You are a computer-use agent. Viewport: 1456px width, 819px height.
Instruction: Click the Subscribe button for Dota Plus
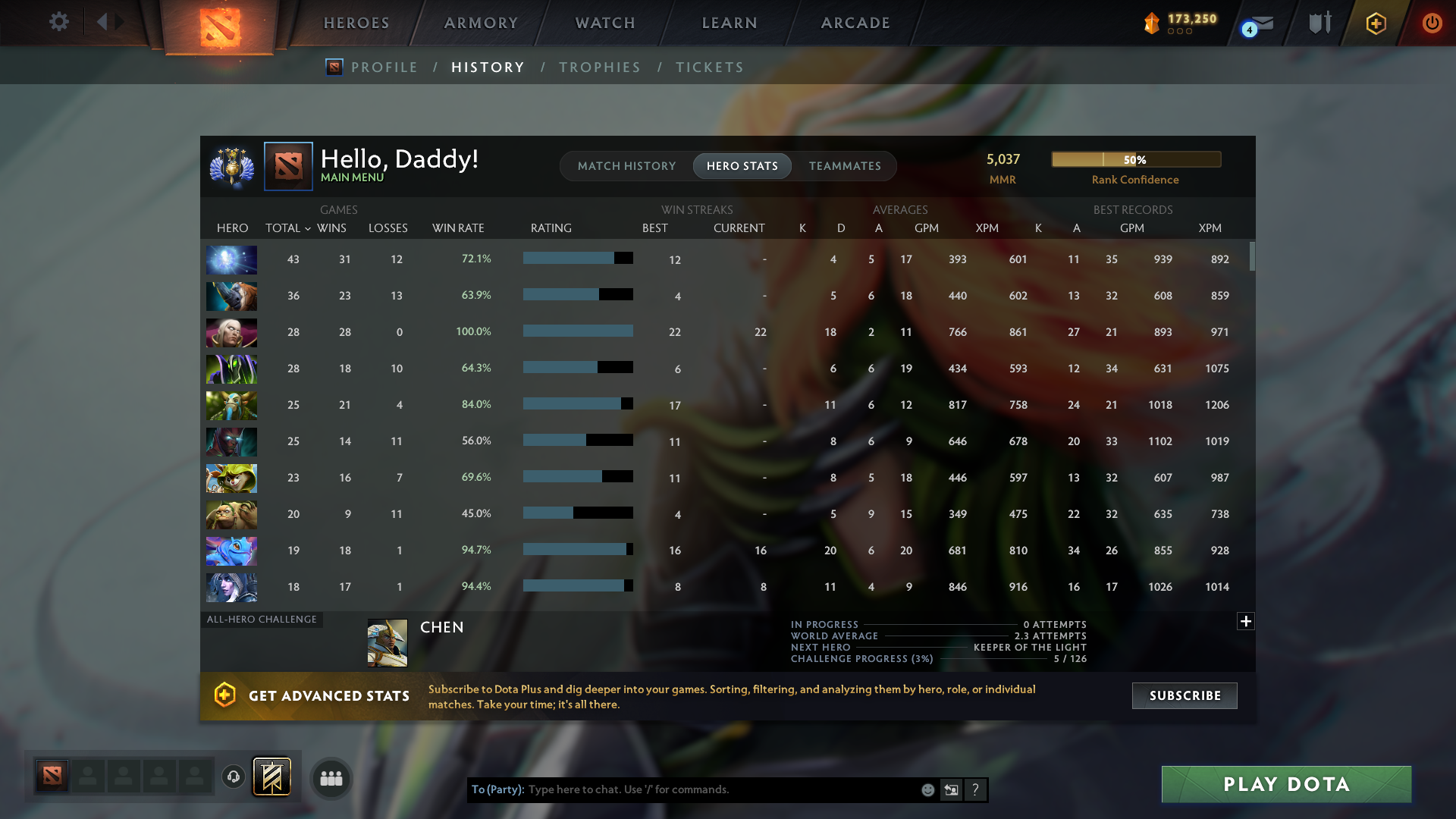[1184, 695]
